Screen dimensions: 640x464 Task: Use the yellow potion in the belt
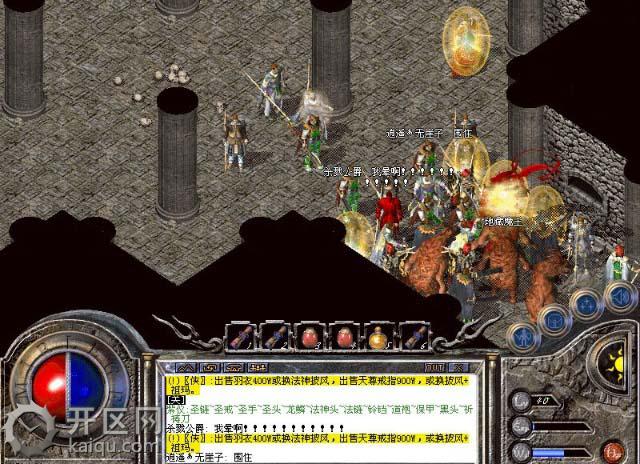pos(377,338)
